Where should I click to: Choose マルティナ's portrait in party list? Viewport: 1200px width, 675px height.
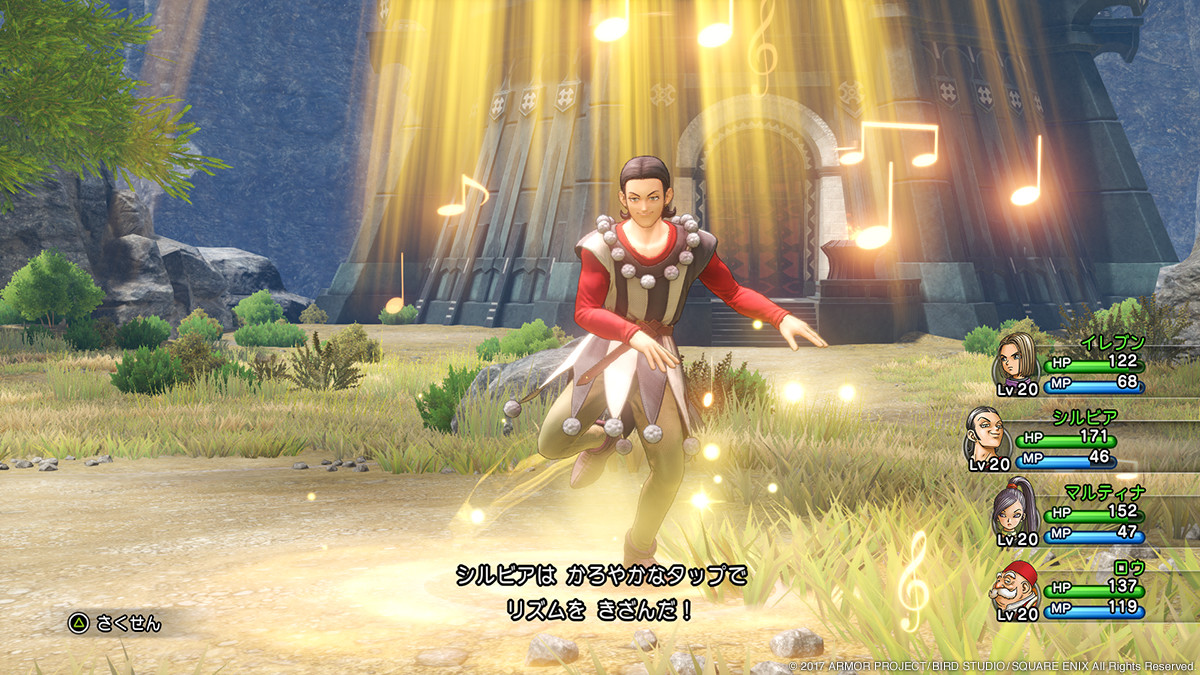pos(1017,510)
